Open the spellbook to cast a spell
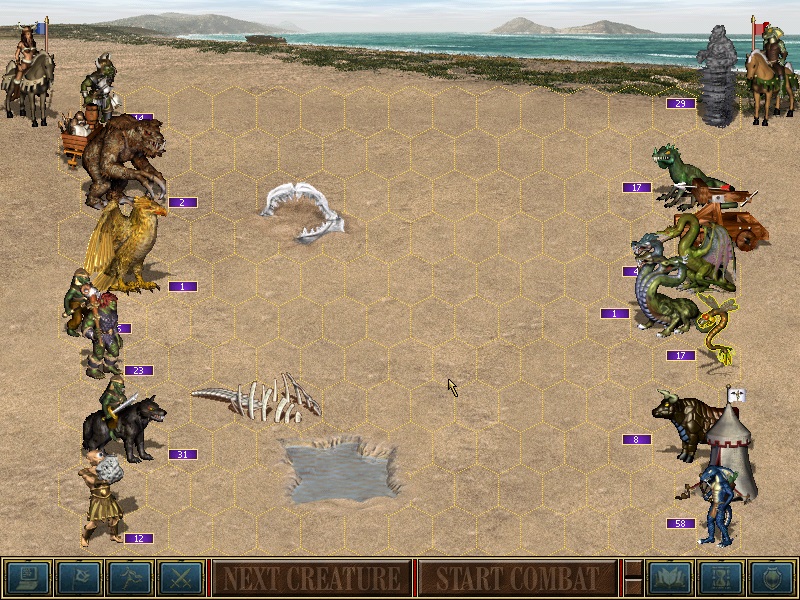Viewport: 800px width, 600px height. click(670, 578)
